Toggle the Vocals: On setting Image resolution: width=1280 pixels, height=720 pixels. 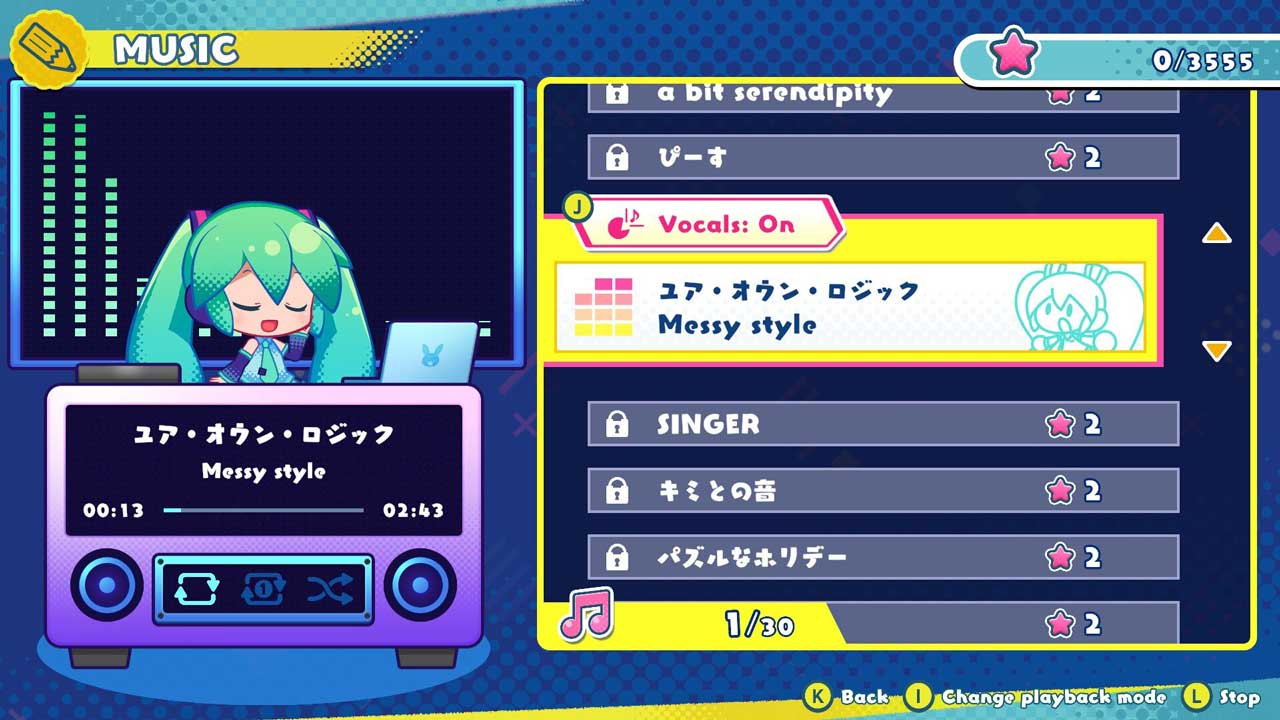point(708,224)
